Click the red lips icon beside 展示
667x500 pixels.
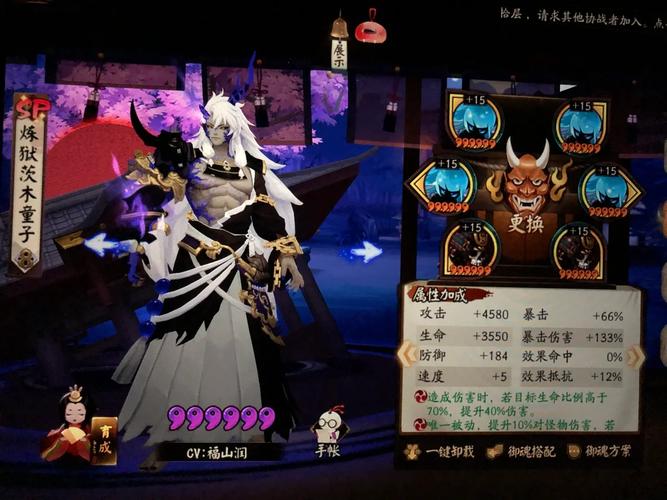tap(370, 28)
